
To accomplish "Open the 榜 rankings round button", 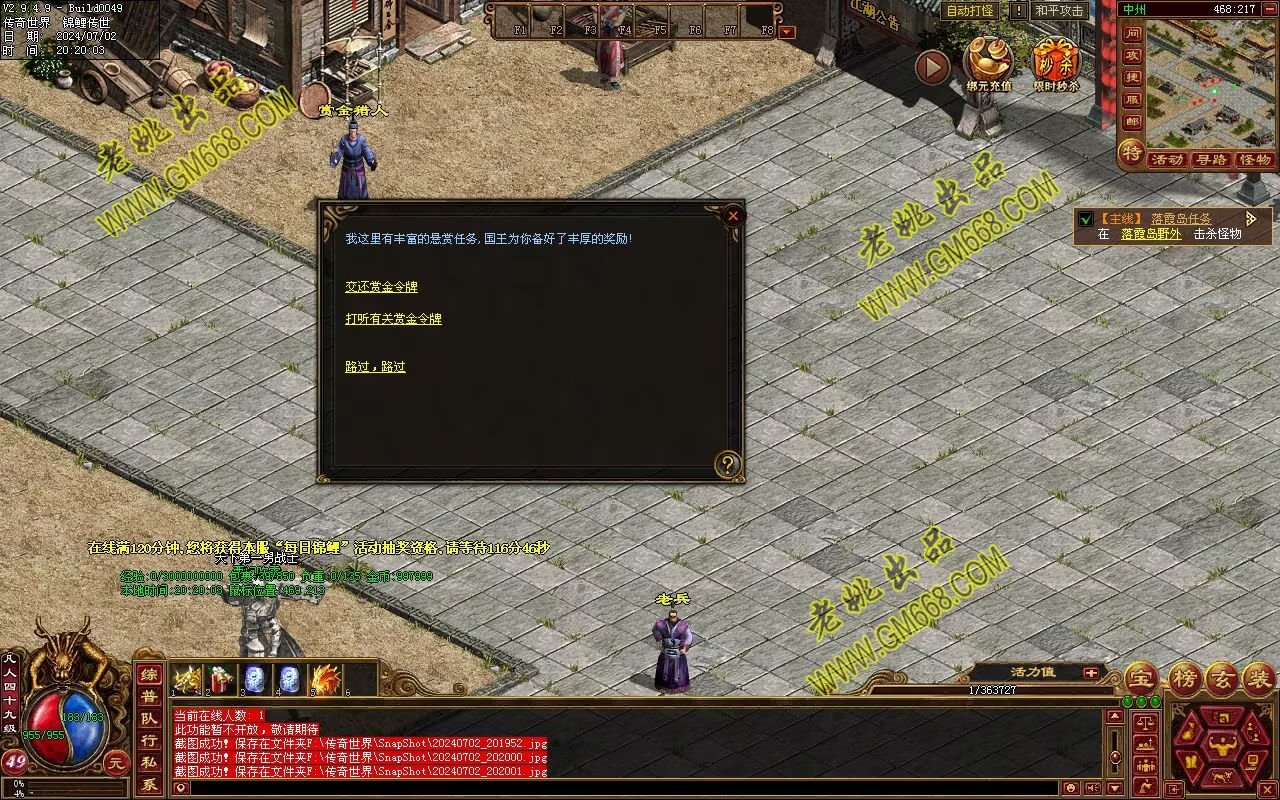I will click(x=1185, y=678).
